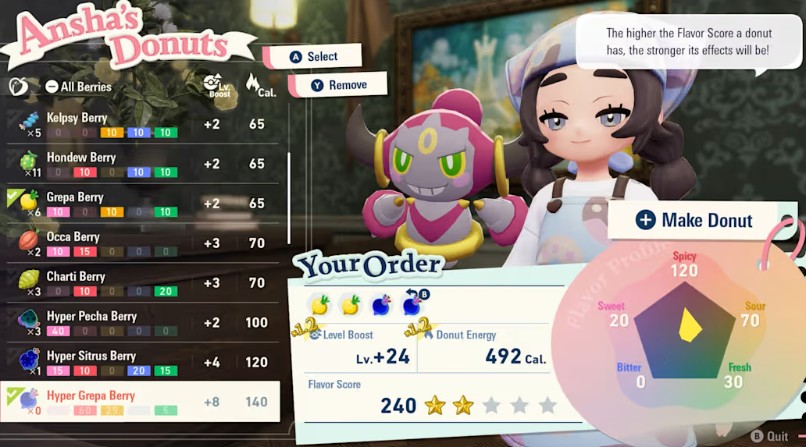Viewport: 806px width, 447px height.
Task: Sort the list by Cal. column
Action: [x=255, y=85]
